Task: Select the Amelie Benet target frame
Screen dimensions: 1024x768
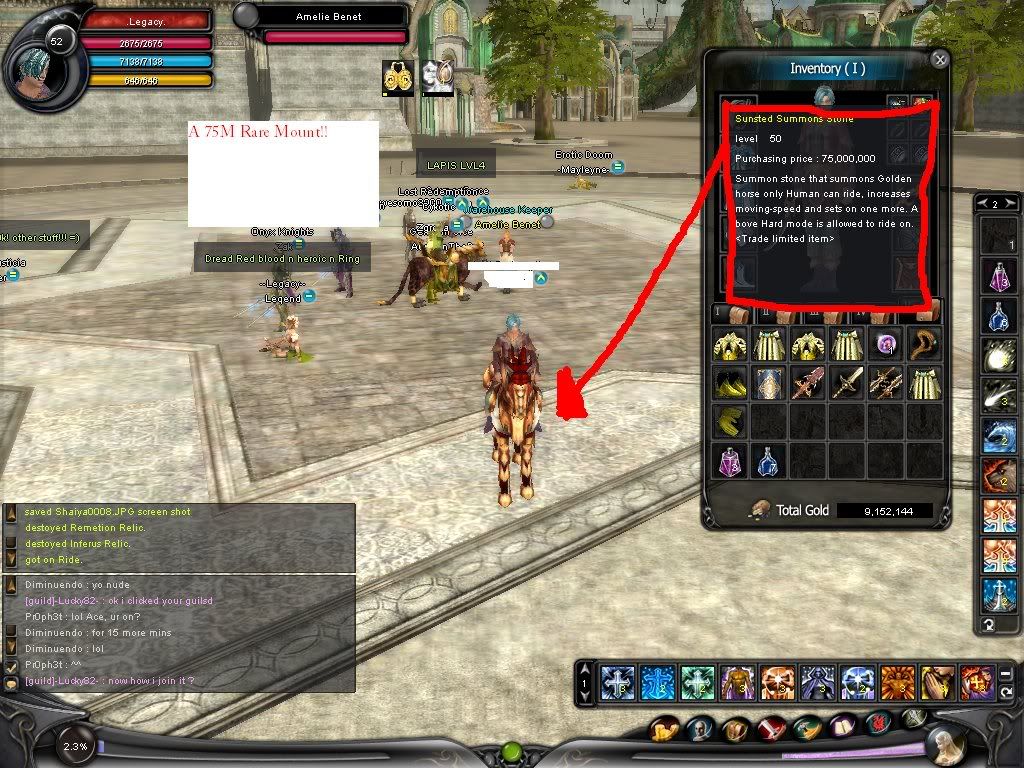Action: tap(327, 17)
